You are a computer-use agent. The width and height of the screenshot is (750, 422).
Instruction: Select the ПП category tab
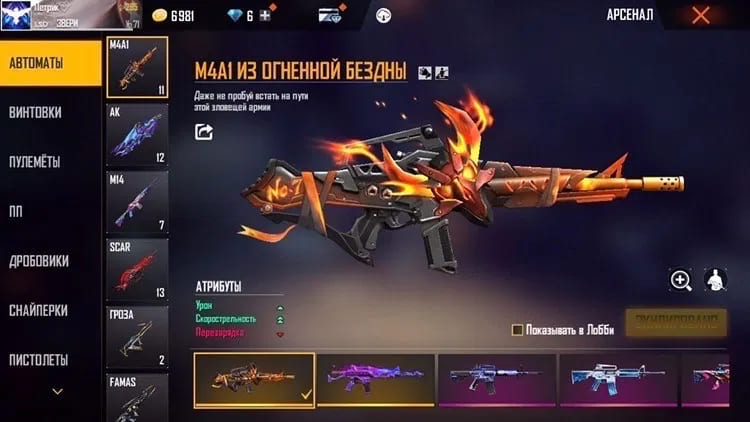pos(17,210)
